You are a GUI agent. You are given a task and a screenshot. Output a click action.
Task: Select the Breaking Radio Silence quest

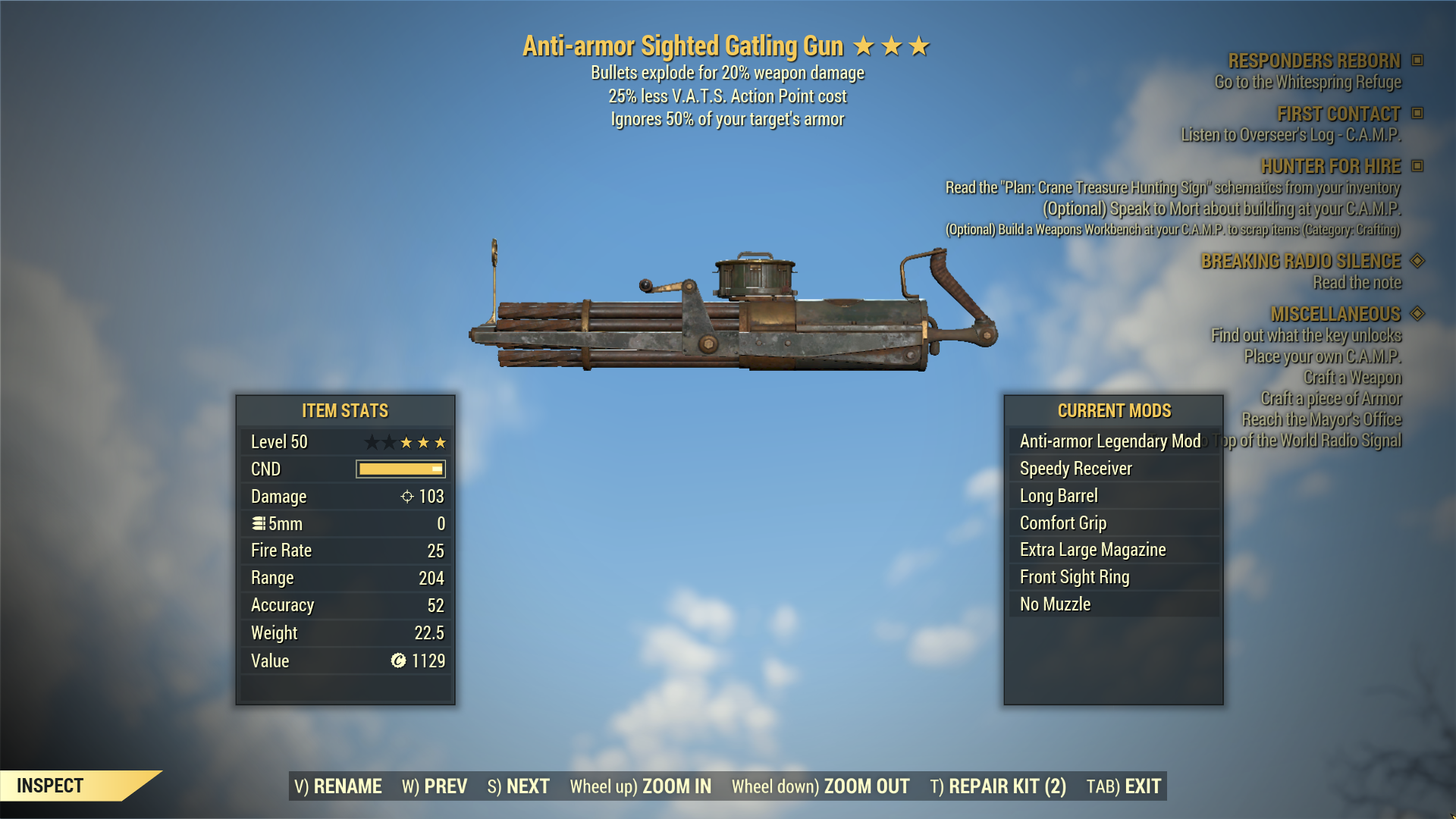1301,261
